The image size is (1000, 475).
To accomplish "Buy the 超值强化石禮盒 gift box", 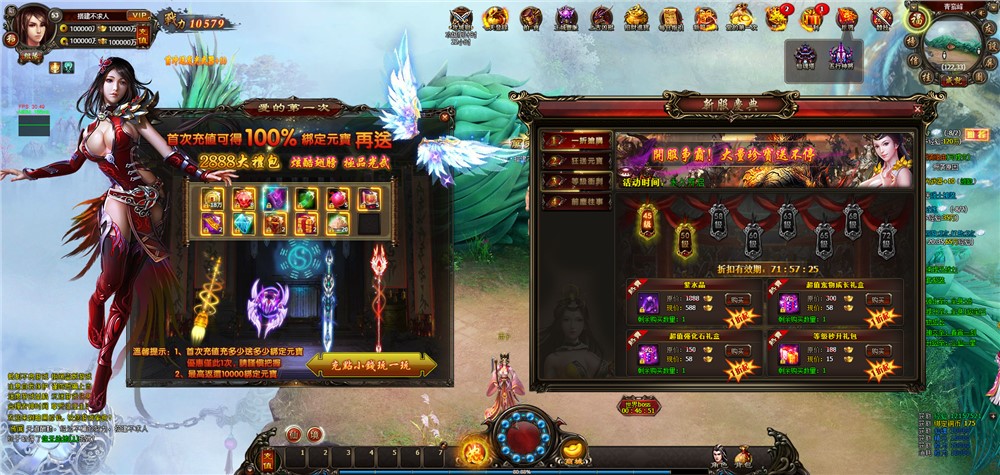I will pos(736,350).
